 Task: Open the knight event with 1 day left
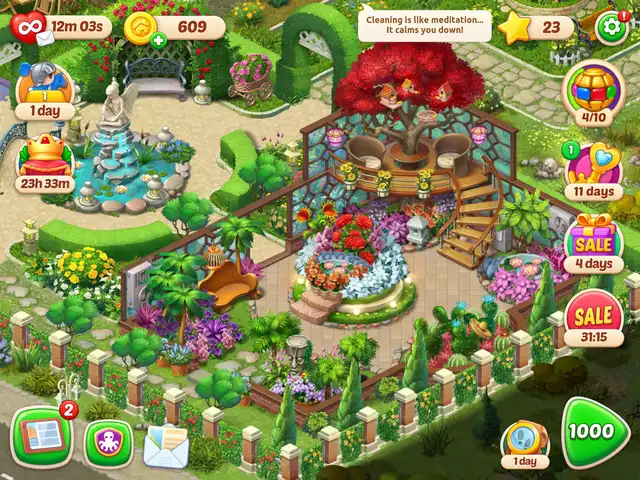tap(43, 88)
